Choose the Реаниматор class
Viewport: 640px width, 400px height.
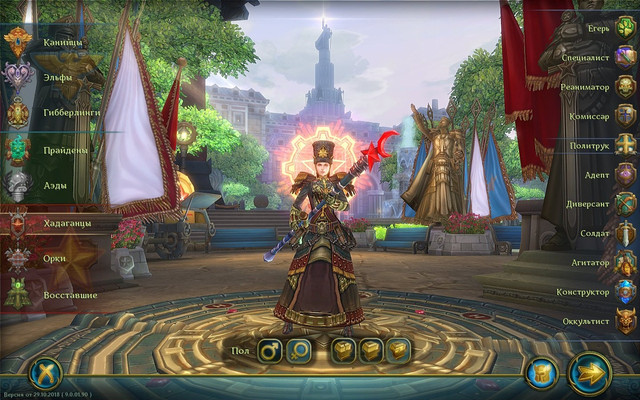tap(625, 87)
